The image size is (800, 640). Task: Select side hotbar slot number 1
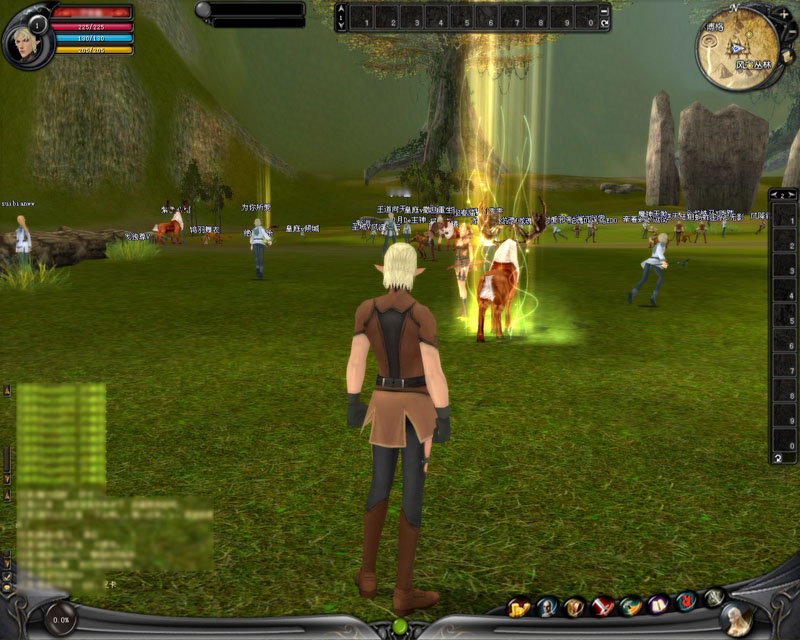tap(784, 213)
